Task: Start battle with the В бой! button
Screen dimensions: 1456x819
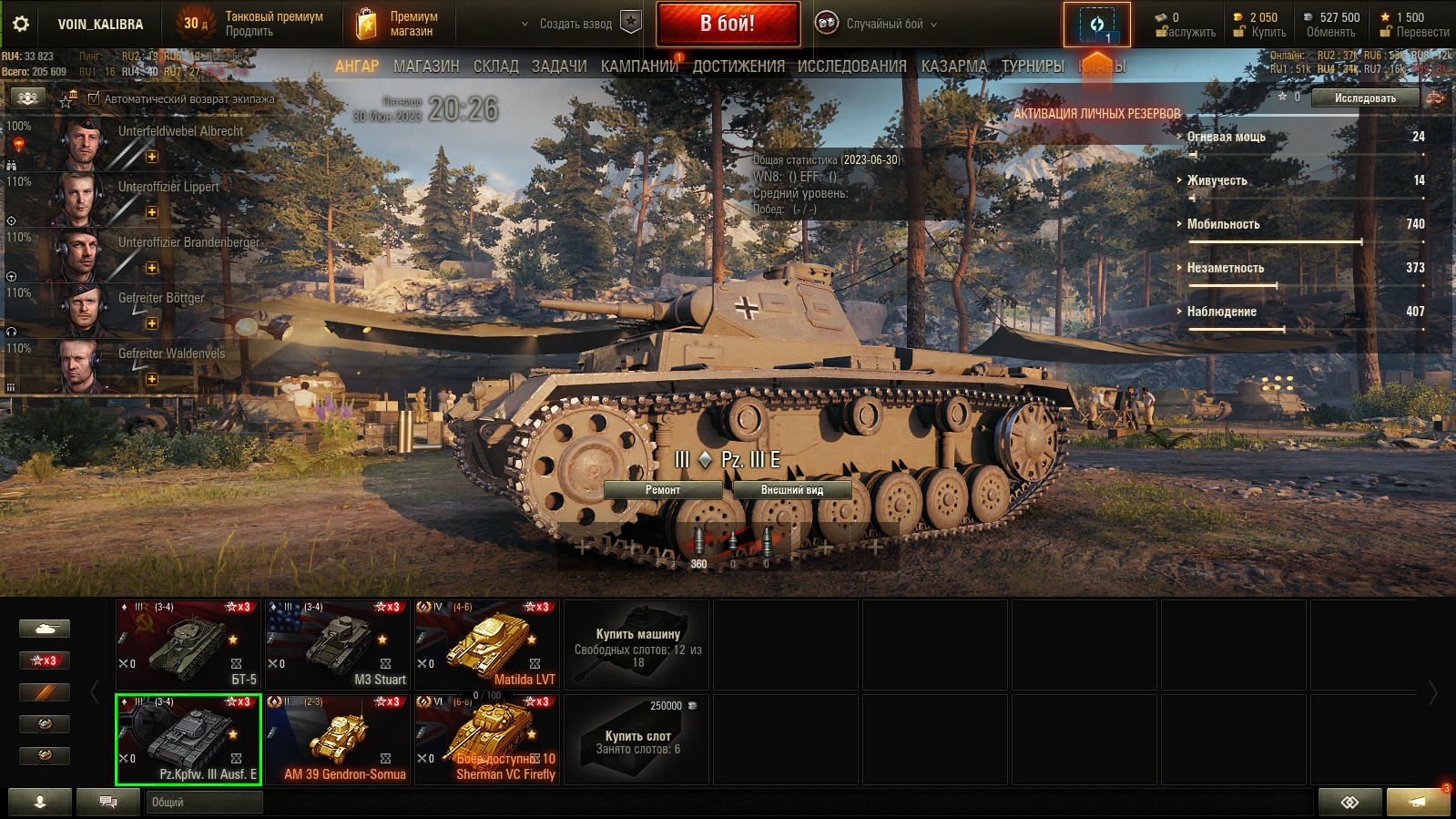Action: coord(728,24)
